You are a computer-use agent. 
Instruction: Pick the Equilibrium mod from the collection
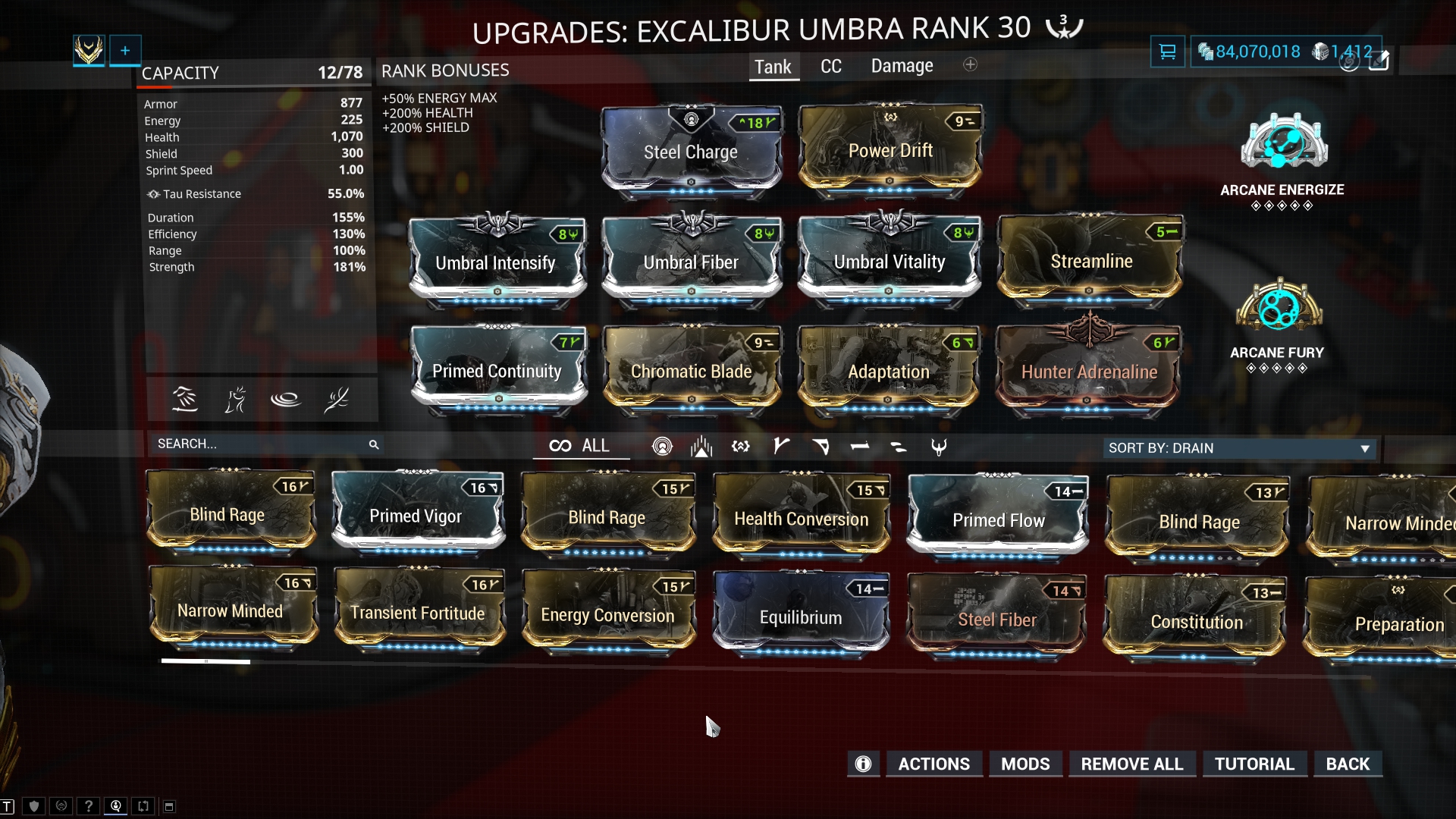pos(801,617)
